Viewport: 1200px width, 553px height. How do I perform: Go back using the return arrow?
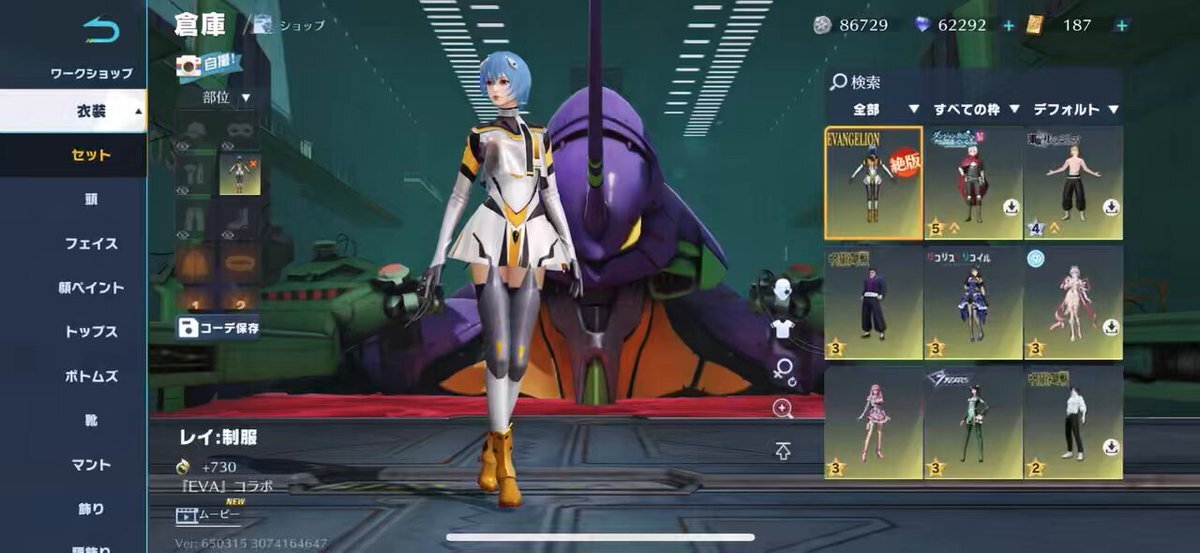pos(101,30)
